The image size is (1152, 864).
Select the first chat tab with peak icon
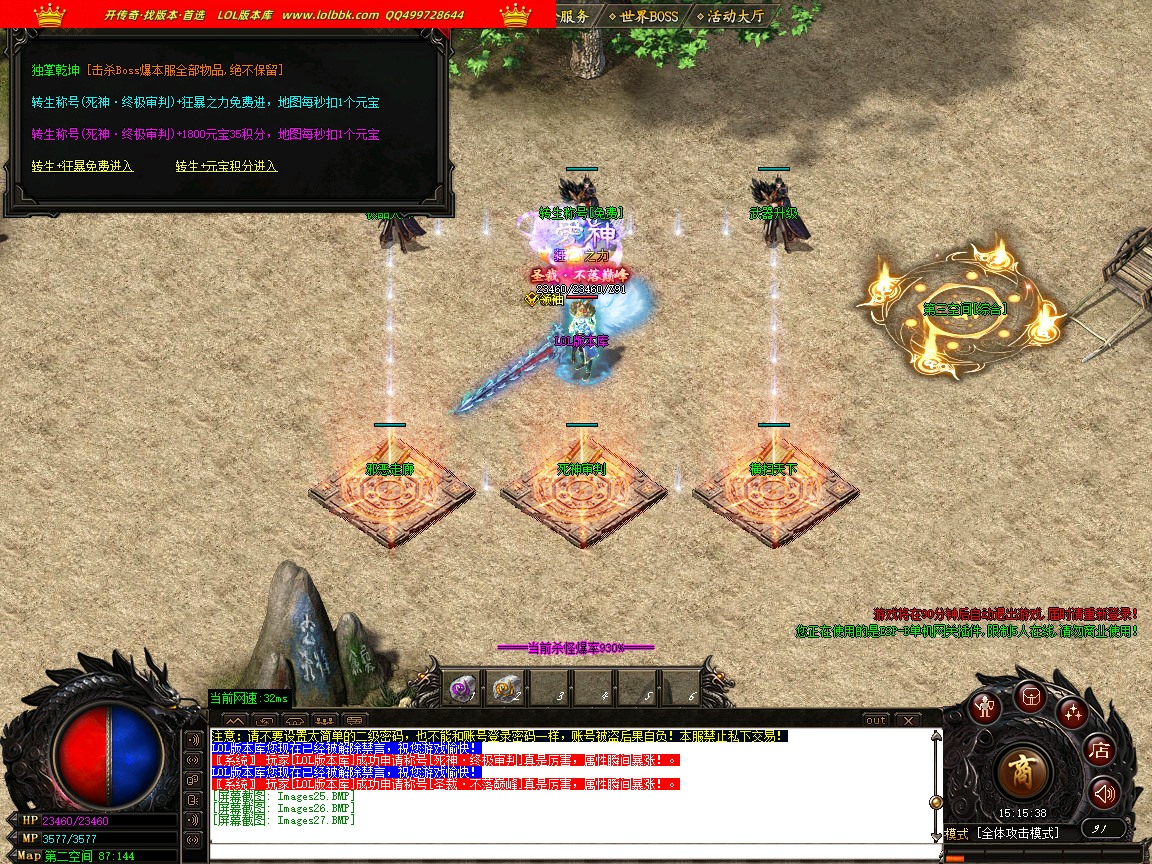234,720
